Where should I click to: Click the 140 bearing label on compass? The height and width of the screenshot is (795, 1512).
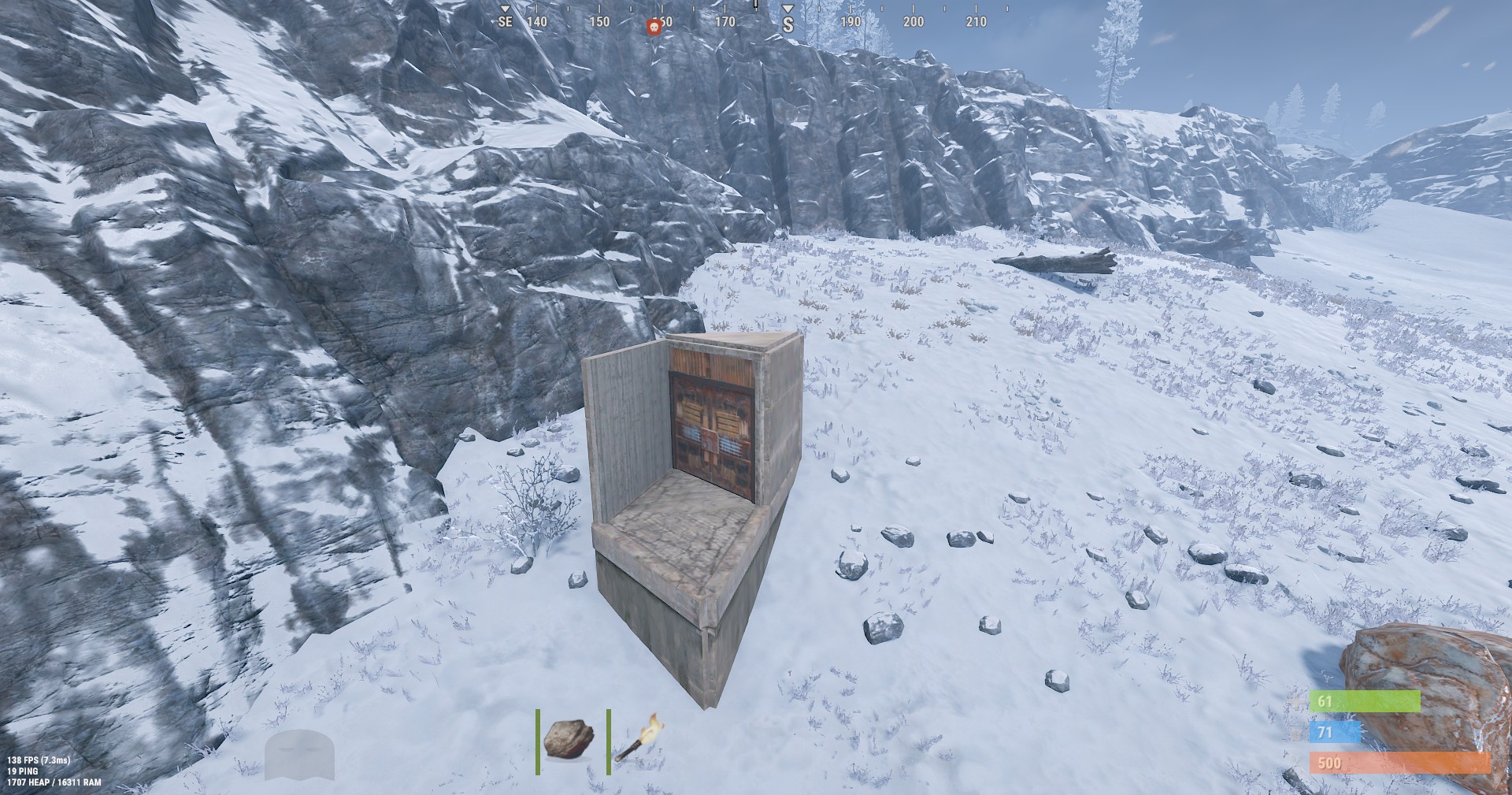tap(539, 23)
